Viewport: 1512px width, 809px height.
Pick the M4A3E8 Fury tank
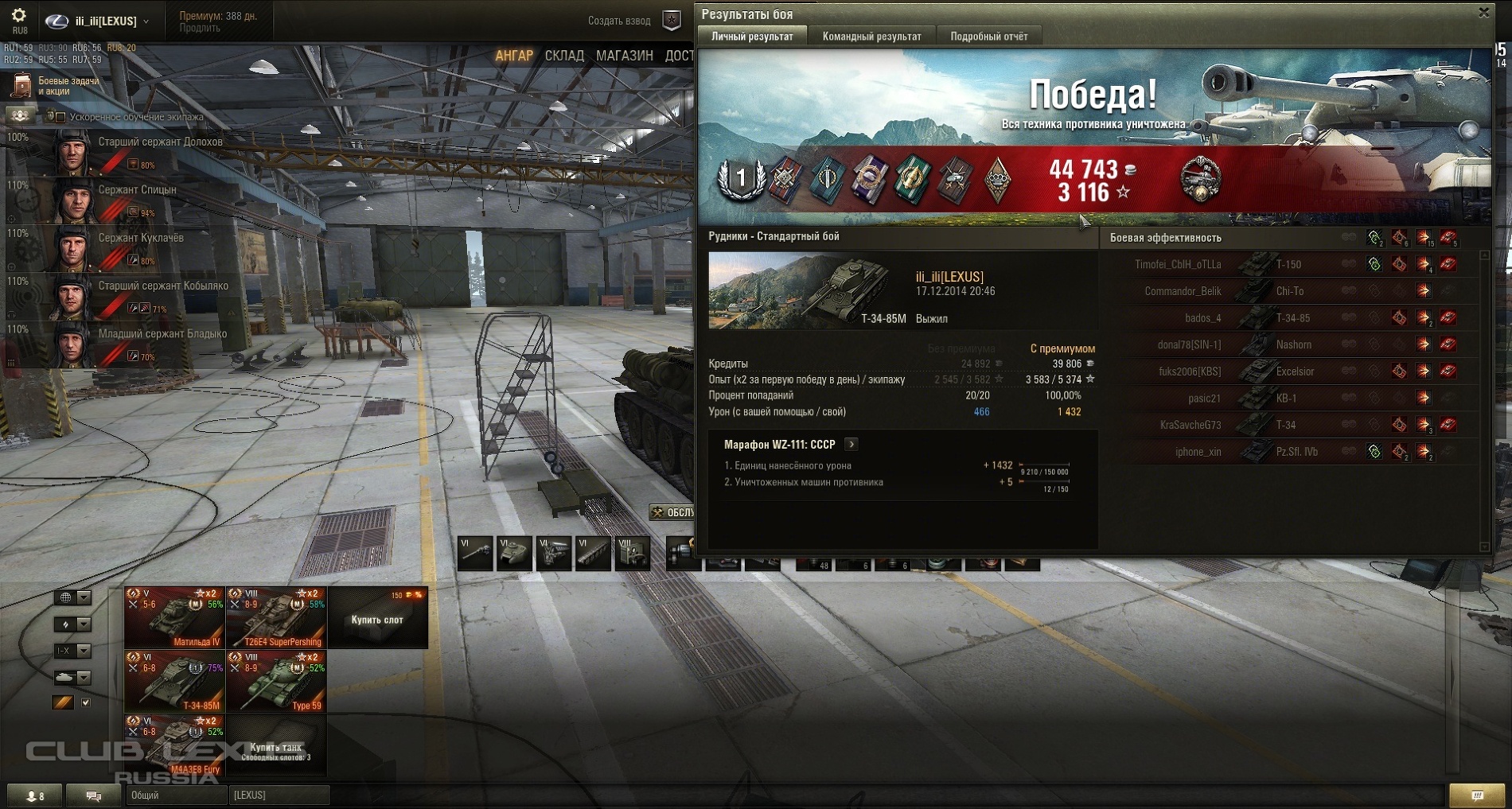(174, 745)
